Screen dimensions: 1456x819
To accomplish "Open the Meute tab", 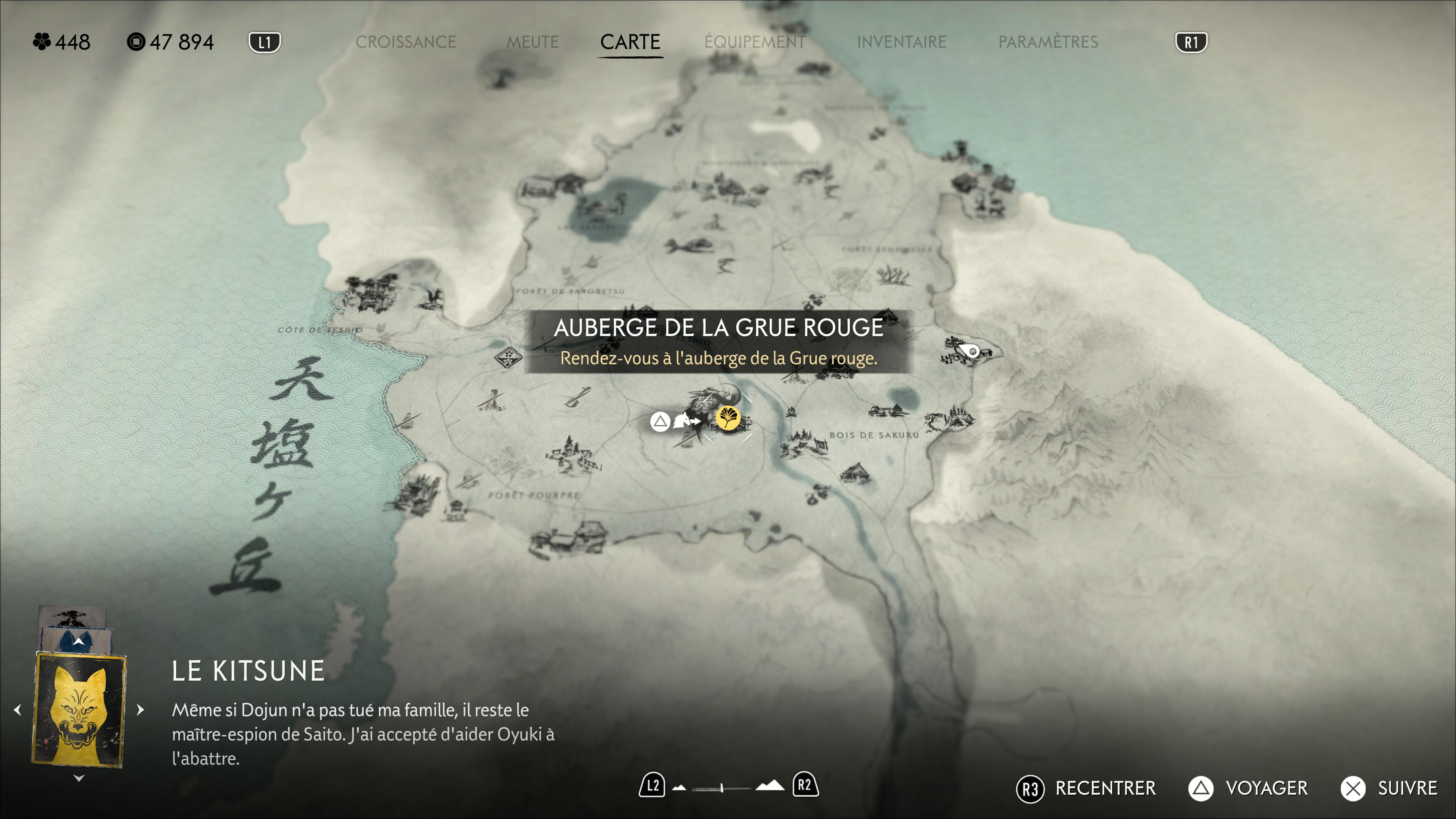I will pos(532,42).
